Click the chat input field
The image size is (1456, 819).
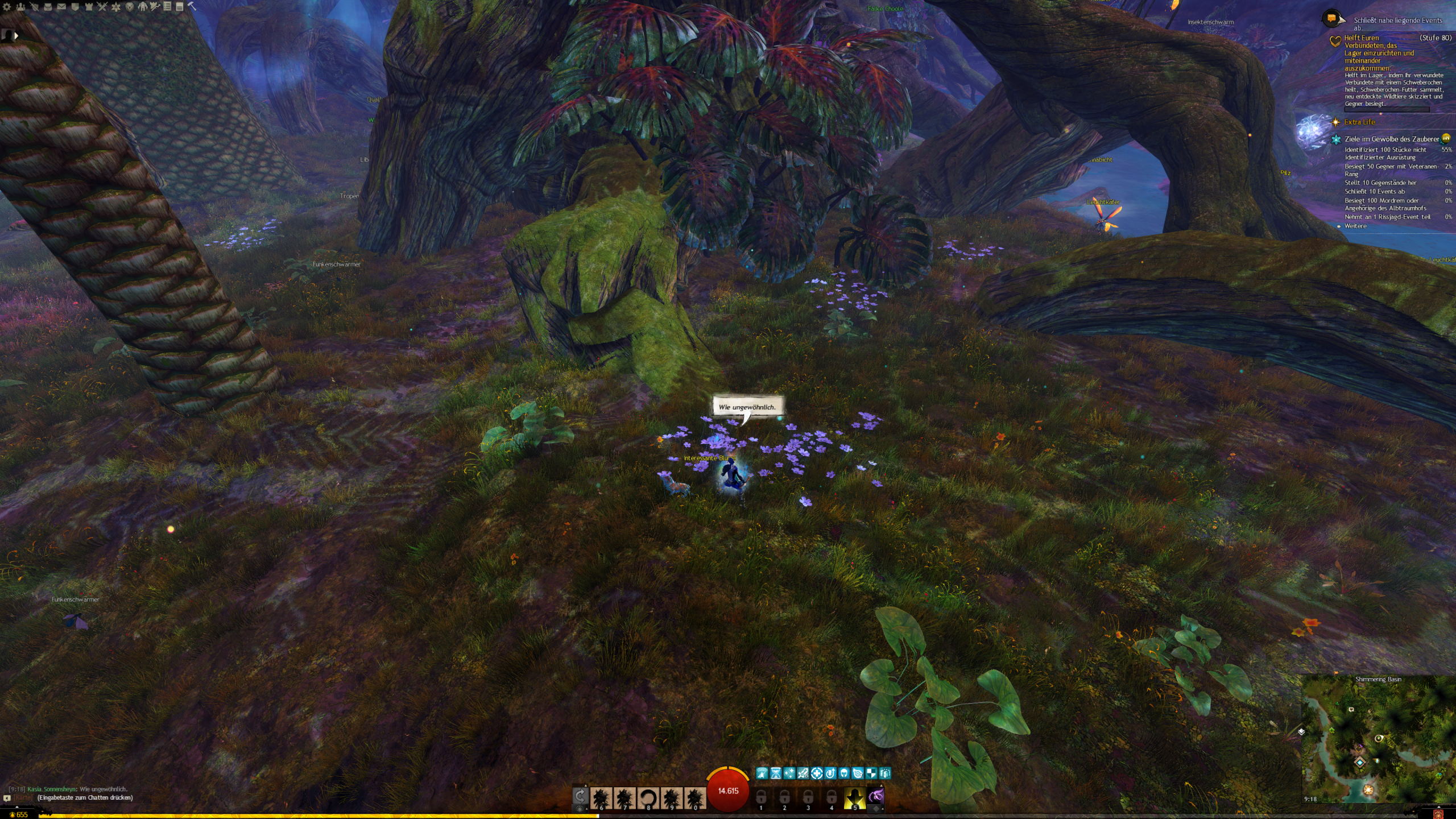[85, 797]
